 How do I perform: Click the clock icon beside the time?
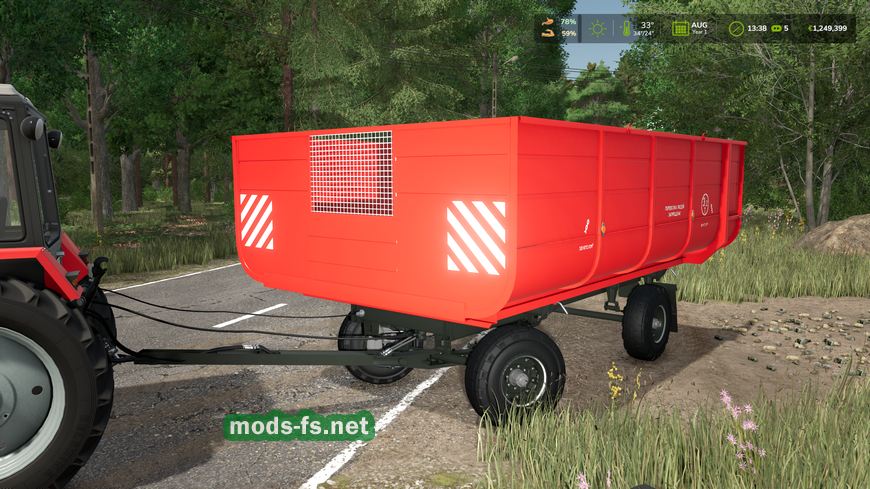(x=736, y=28)
